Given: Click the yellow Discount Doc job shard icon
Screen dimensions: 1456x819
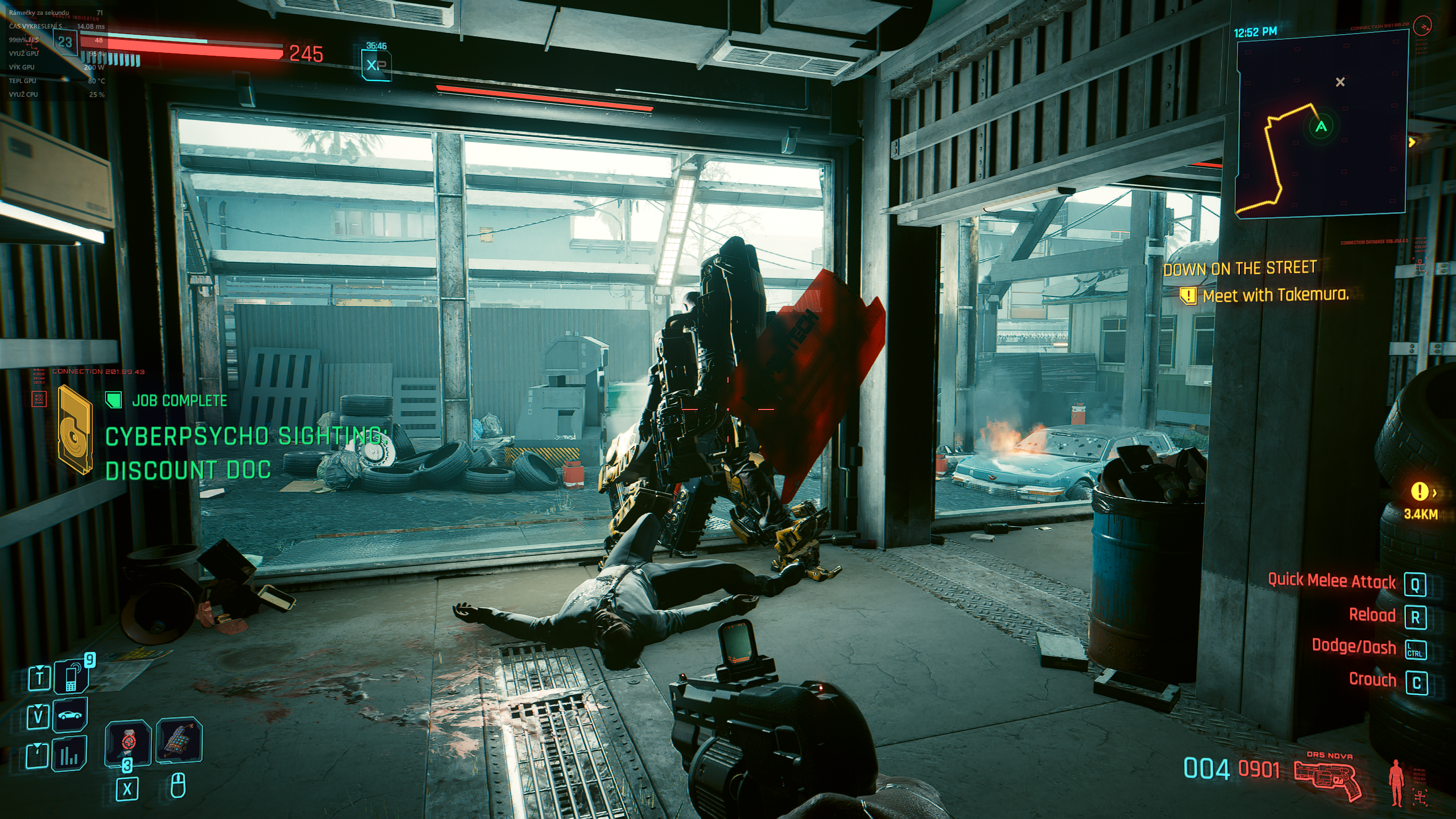Looking at the screenshot, I should pos(75,429).
